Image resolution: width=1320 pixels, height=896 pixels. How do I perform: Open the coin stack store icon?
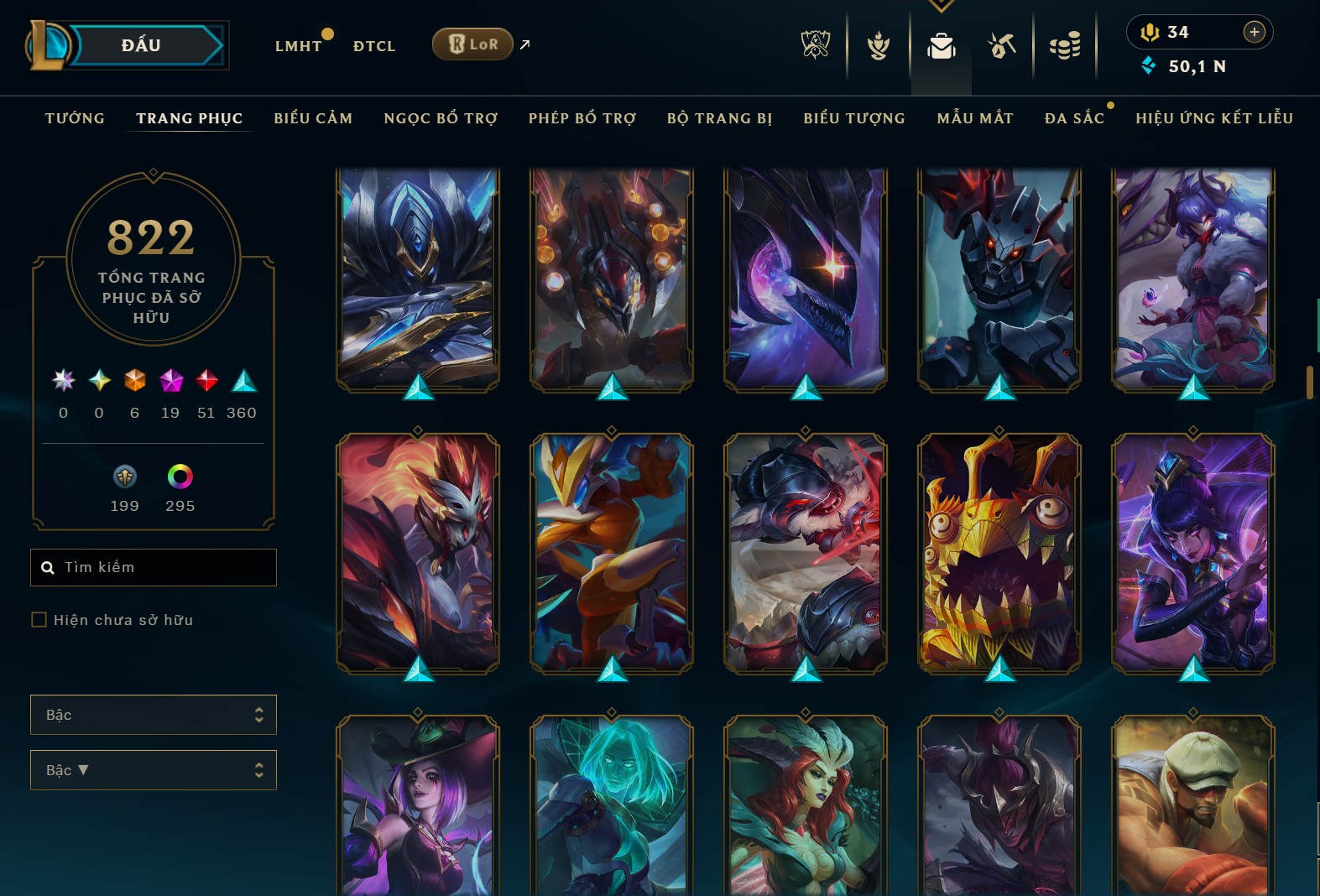[1065, 45]
